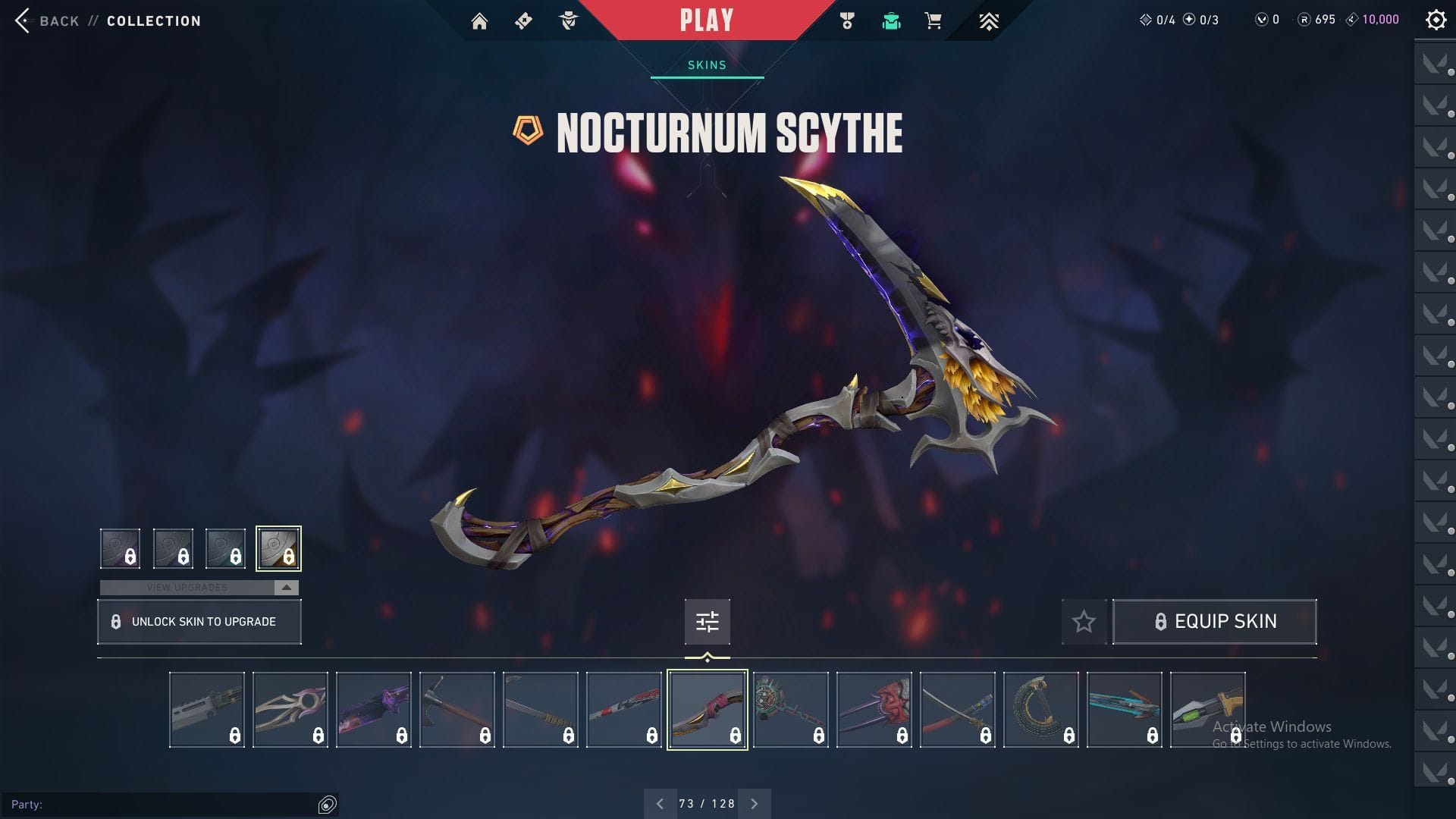Click UNLOCK SKIN TO UPGRADE
The image size is (1456, 819).
[199, 621]
